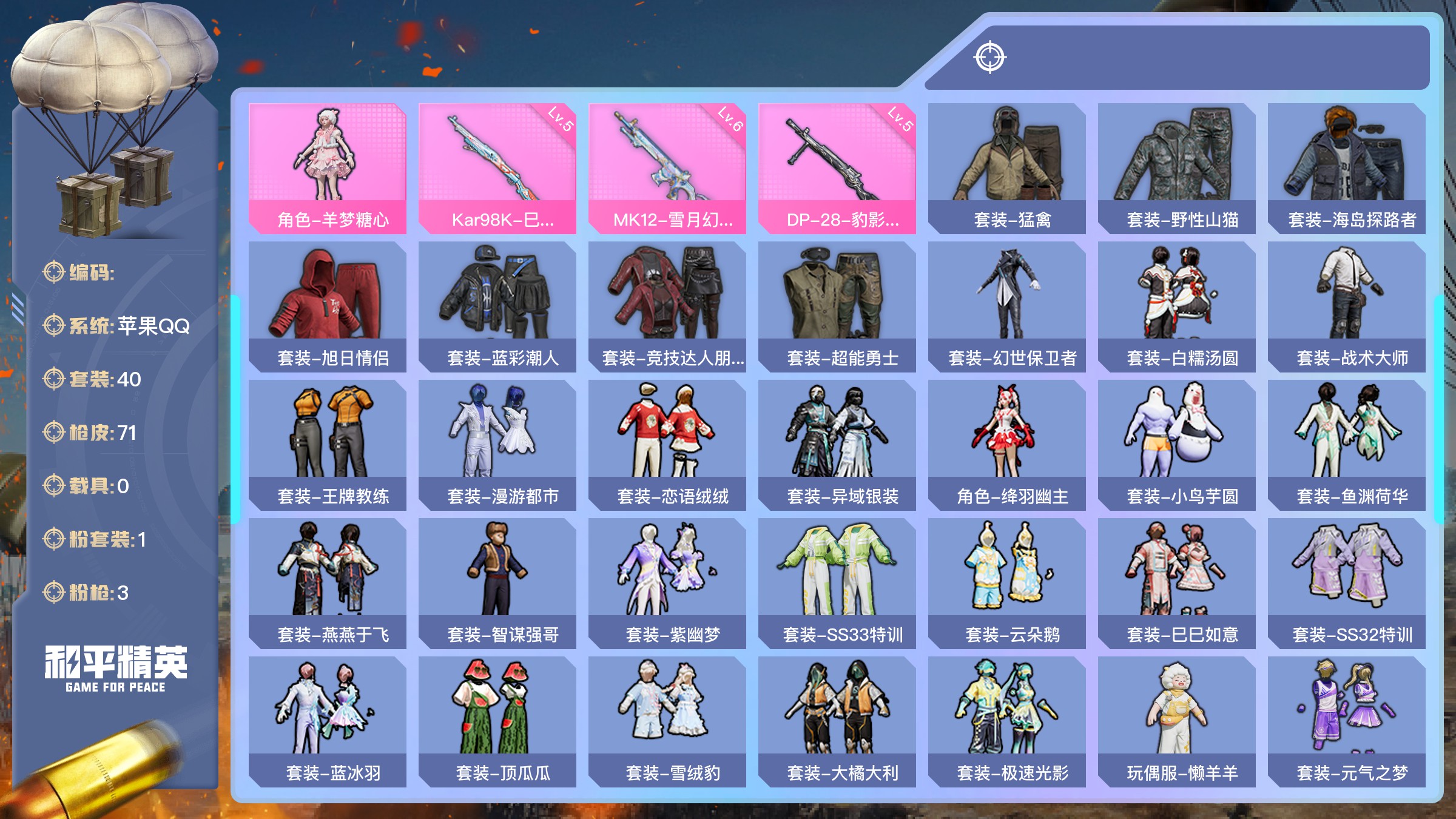Select the green 套装-SS33特训 outfit
The width and height of the screenshot is (1456, 819).
(837, 583)
